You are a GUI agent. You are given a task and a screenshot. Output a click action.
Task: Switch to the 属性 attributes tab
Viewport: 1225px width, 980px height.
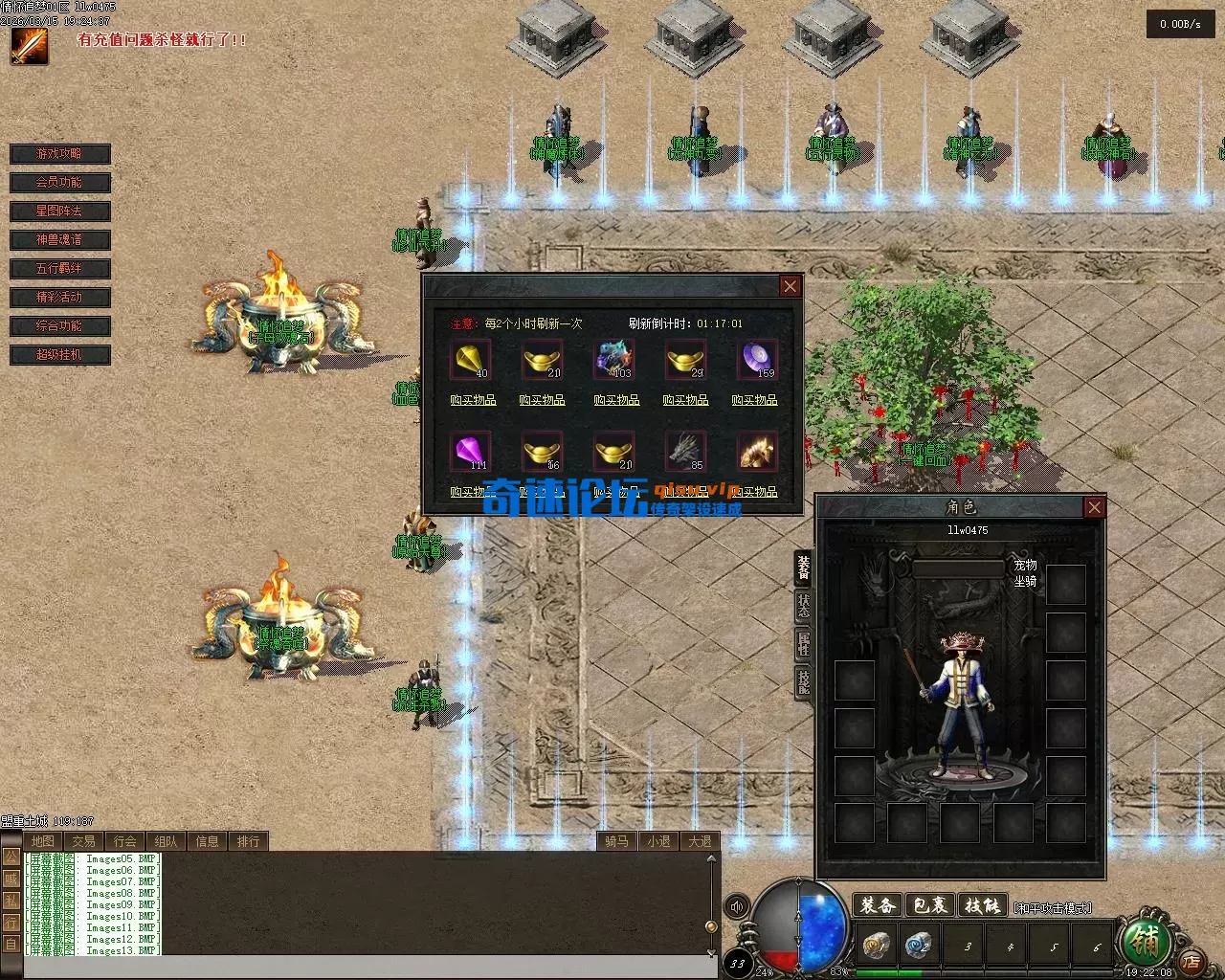[x=804, y=643]
